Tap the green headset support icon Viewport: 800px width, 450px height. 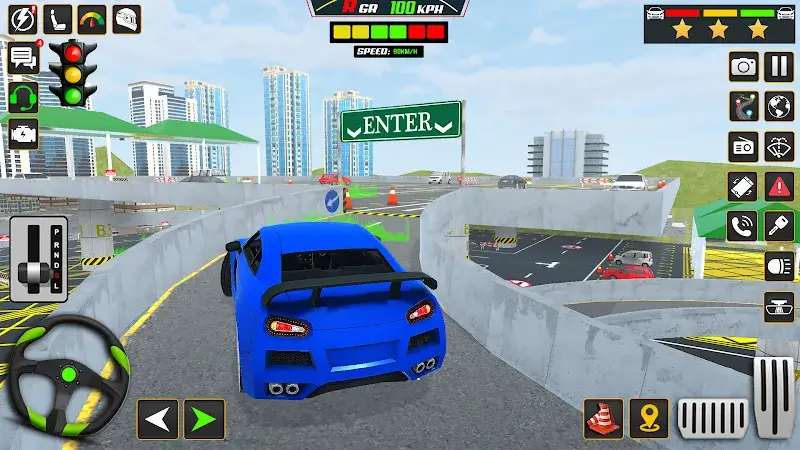pyautogui.click(x=22, y=96)
